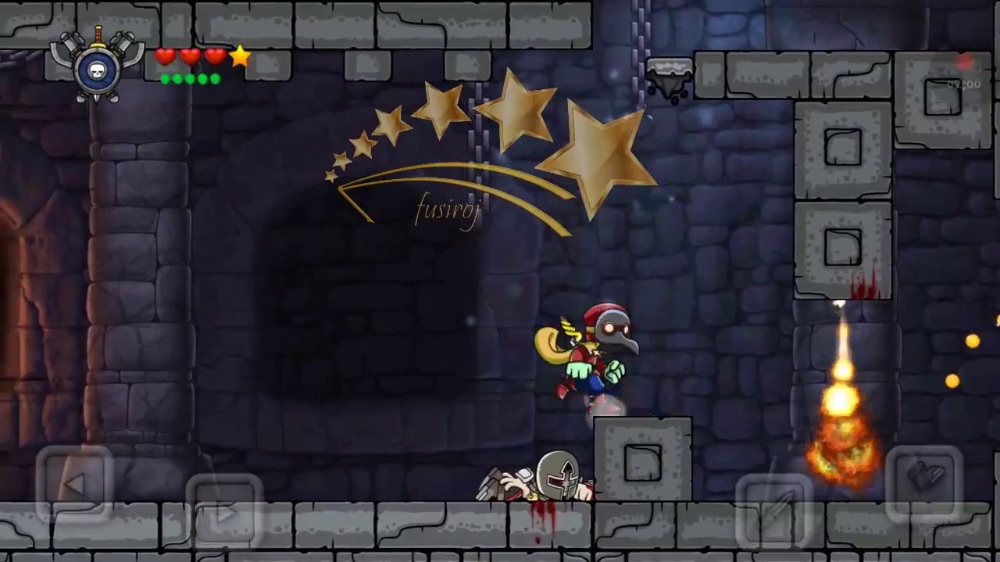The image size is (1000, 562).
Task: Open the skull shield emblem menu
Action: tap(97, 66)
